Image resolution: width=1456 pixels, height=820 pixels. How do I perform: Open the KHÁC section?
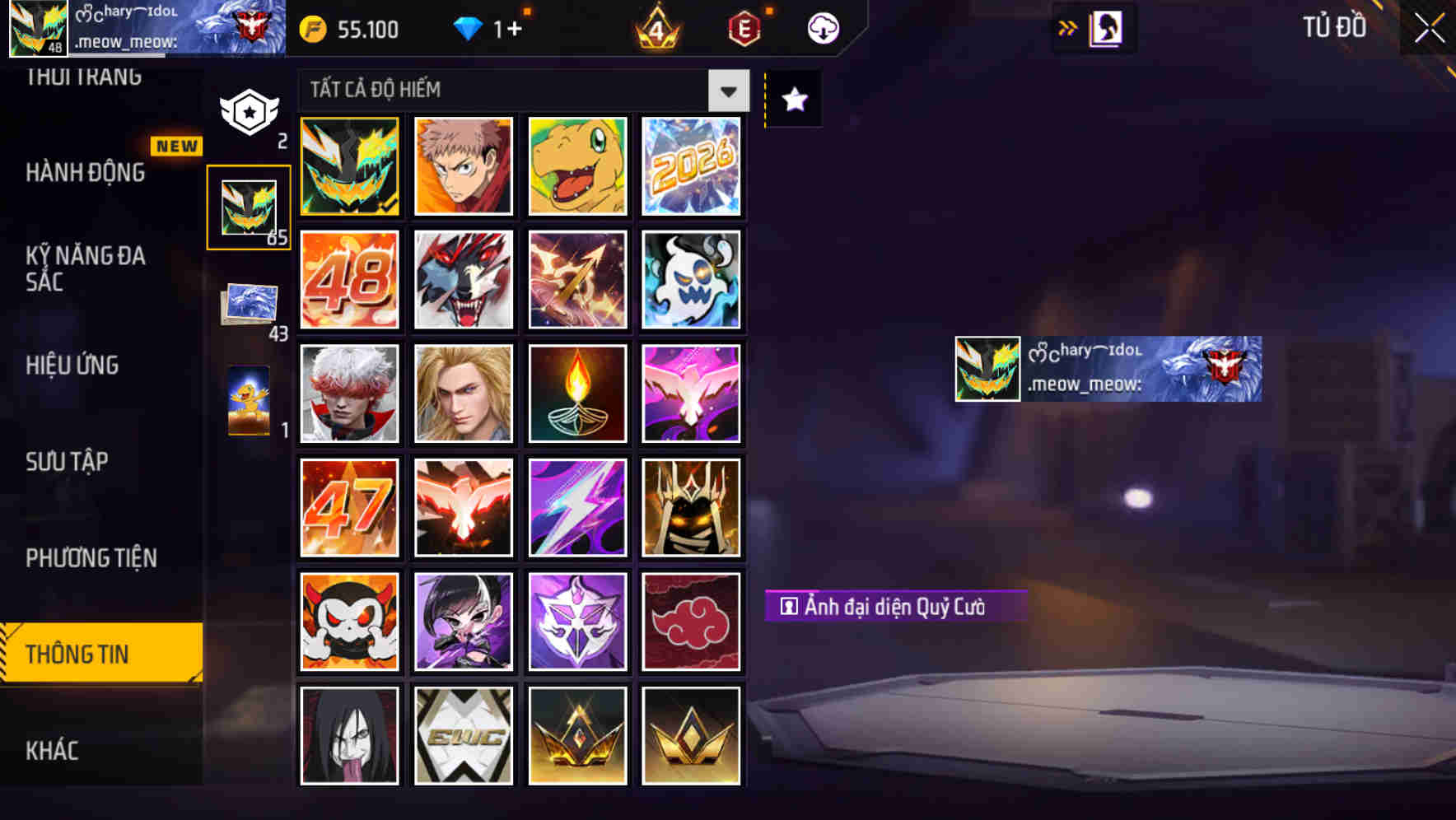pos(51,750)
